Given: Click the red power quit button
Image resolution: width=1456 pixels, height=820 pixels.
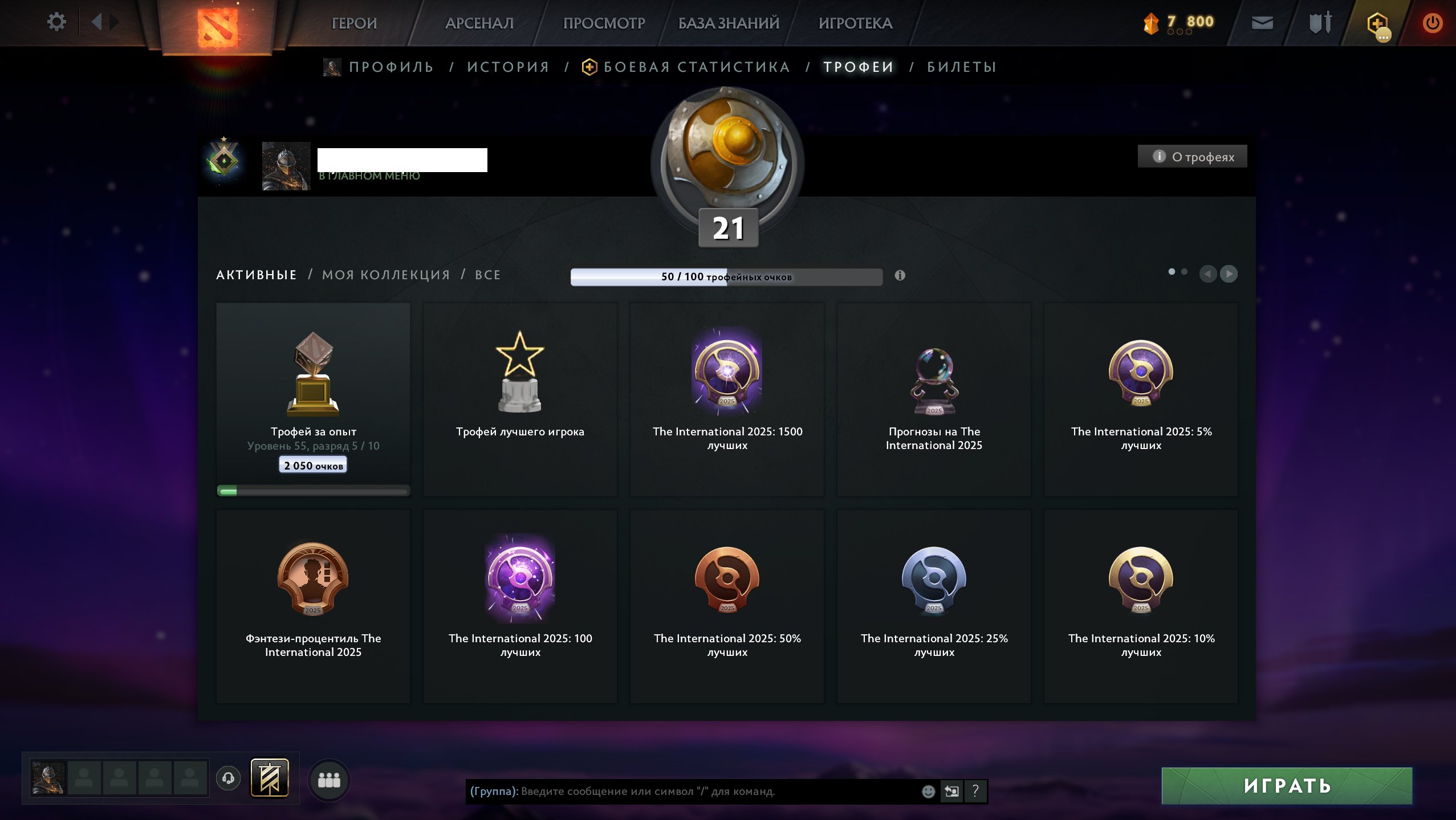Looking at the screenshot, I should tap(1432, 23).
